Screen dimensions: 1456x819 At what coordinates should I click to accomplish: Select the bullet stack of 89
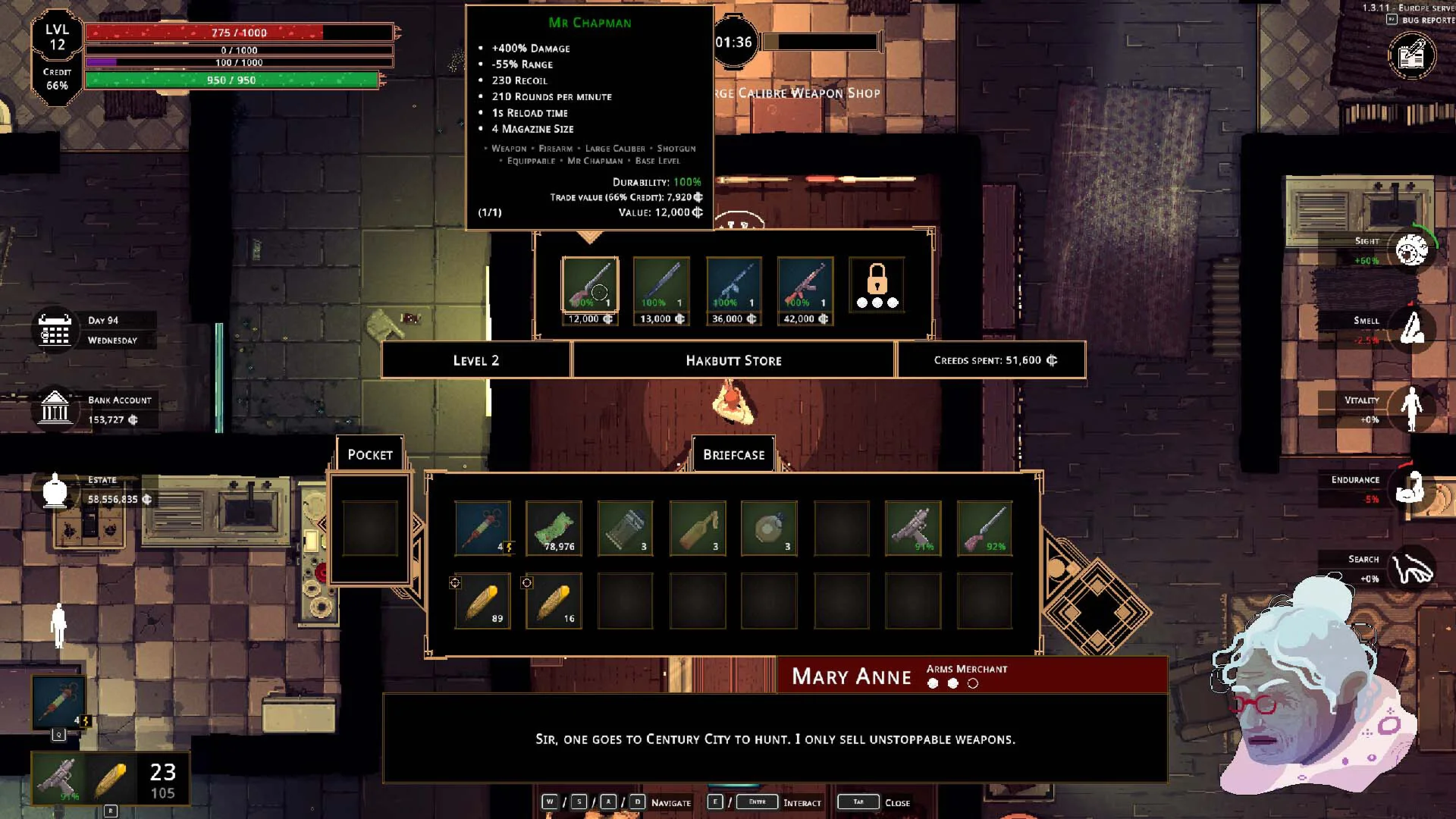pyautogui.click(x=482, y=601)
